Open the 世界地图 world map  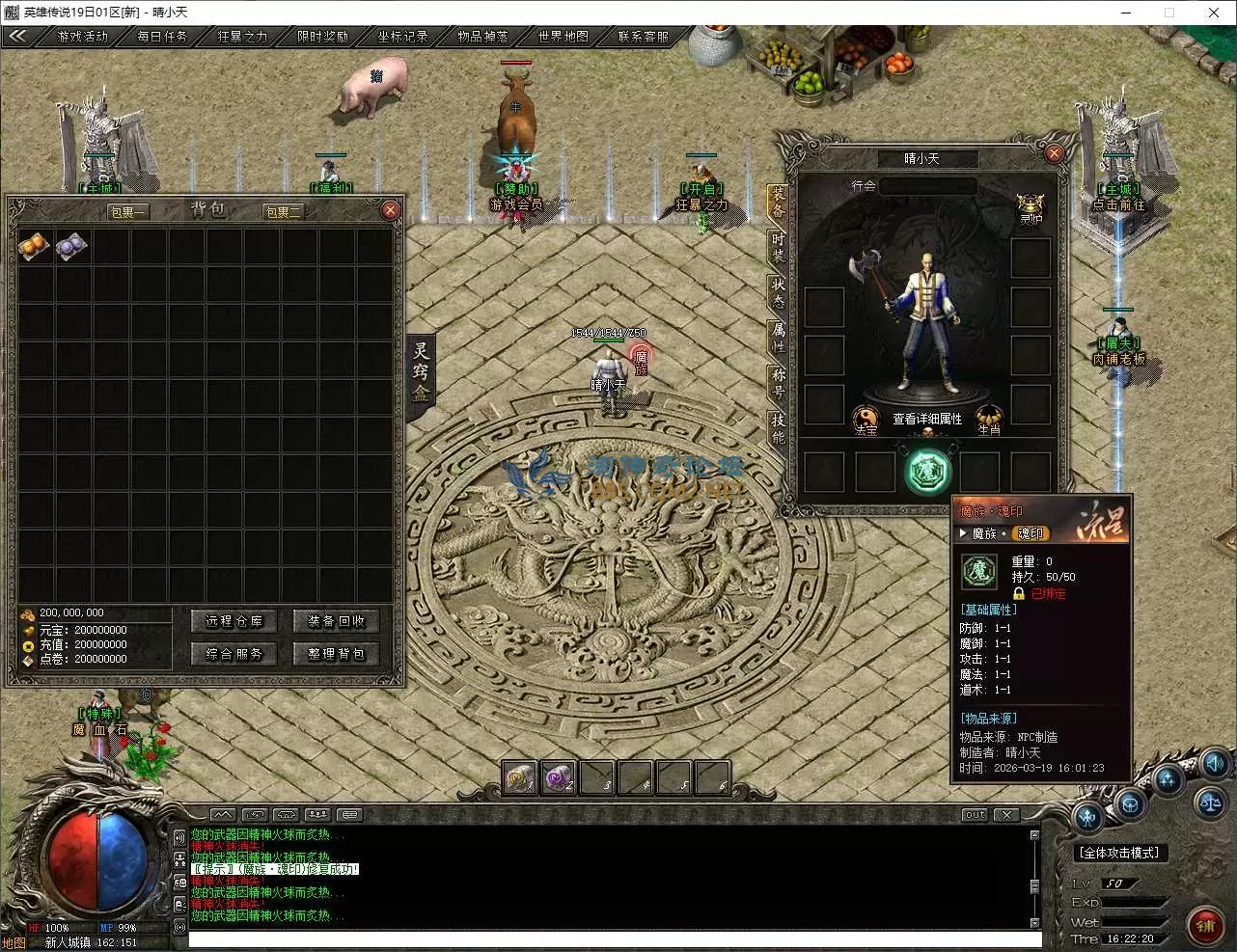tap(564, 37)
